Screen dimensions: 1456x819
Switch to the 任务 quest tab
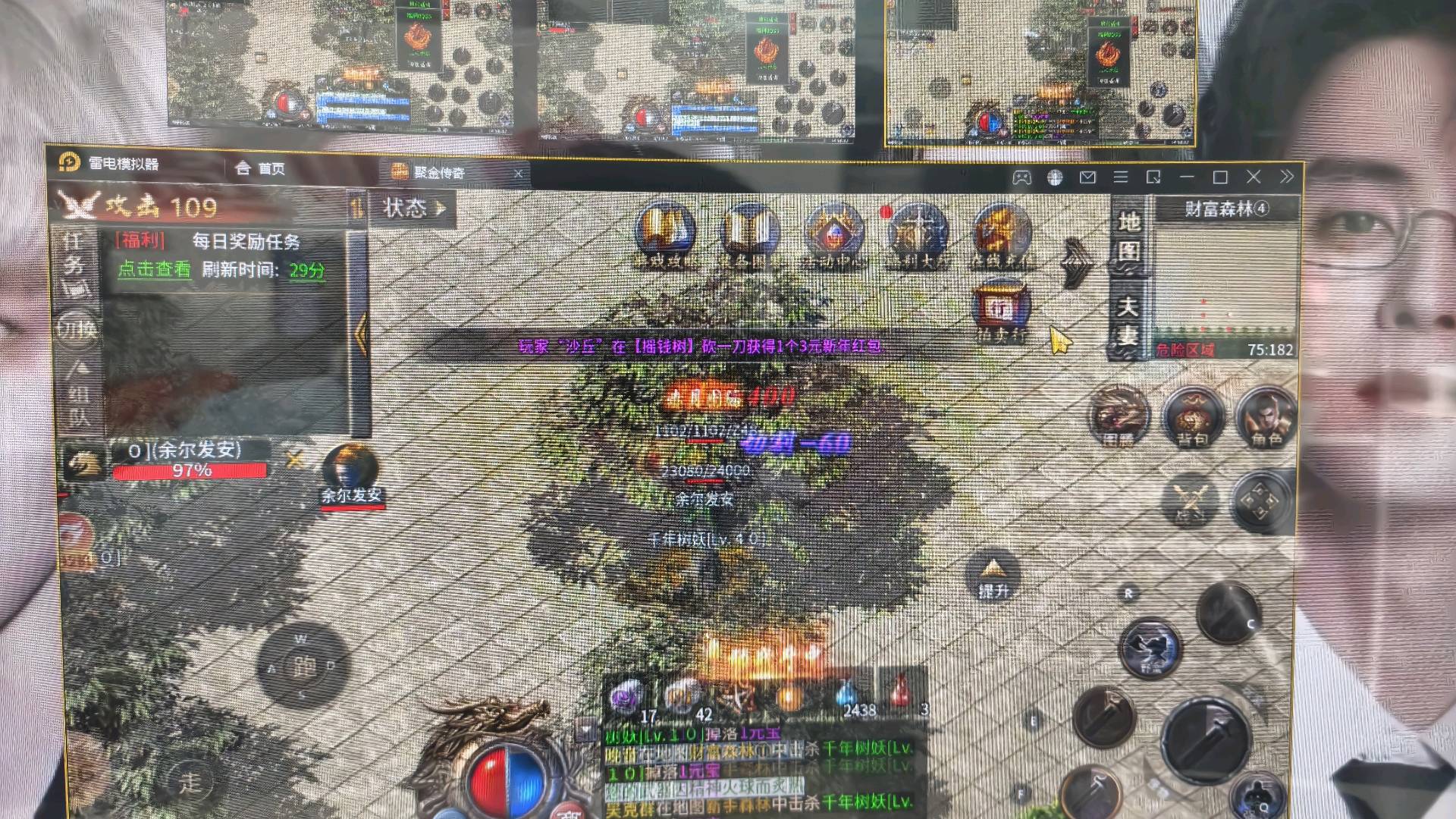tap(74, 254)
